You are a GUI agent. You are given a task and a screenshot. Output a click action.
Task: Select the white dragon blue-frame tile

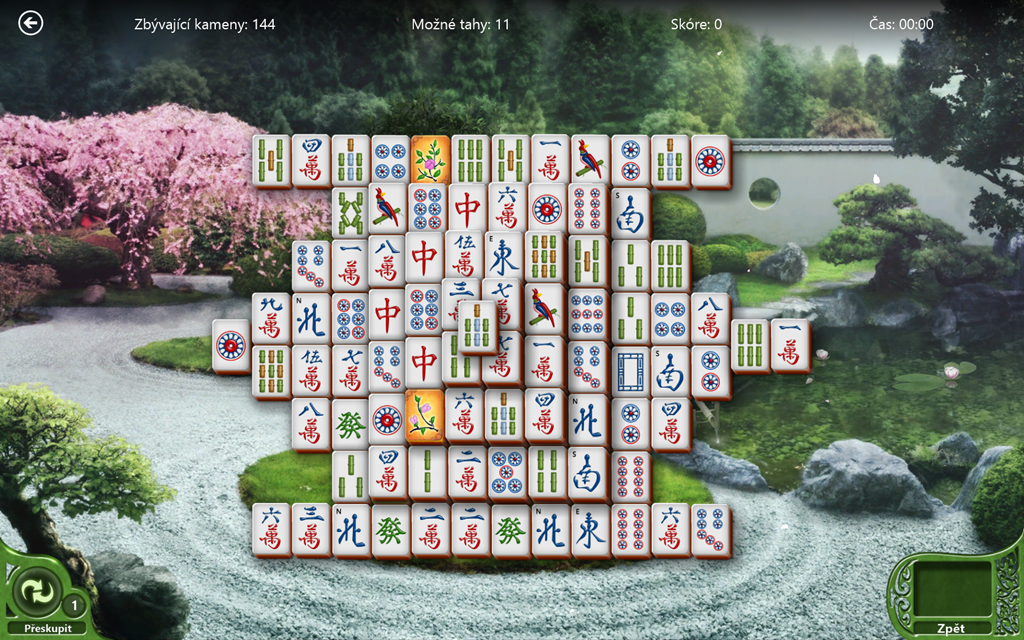point(630,368)
